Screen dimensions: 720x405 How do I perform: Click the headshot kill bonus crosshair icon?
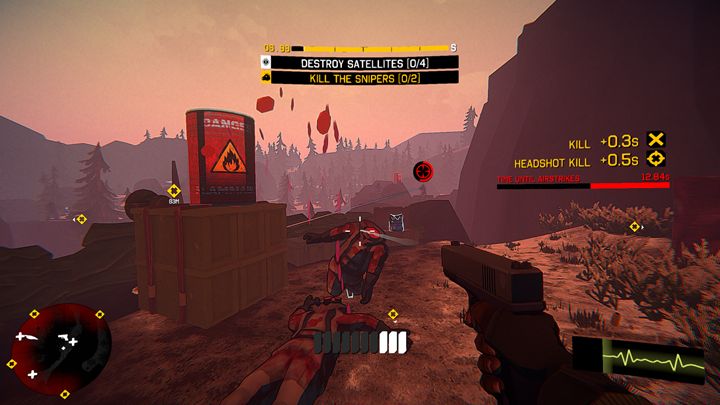tap(656, 159)
